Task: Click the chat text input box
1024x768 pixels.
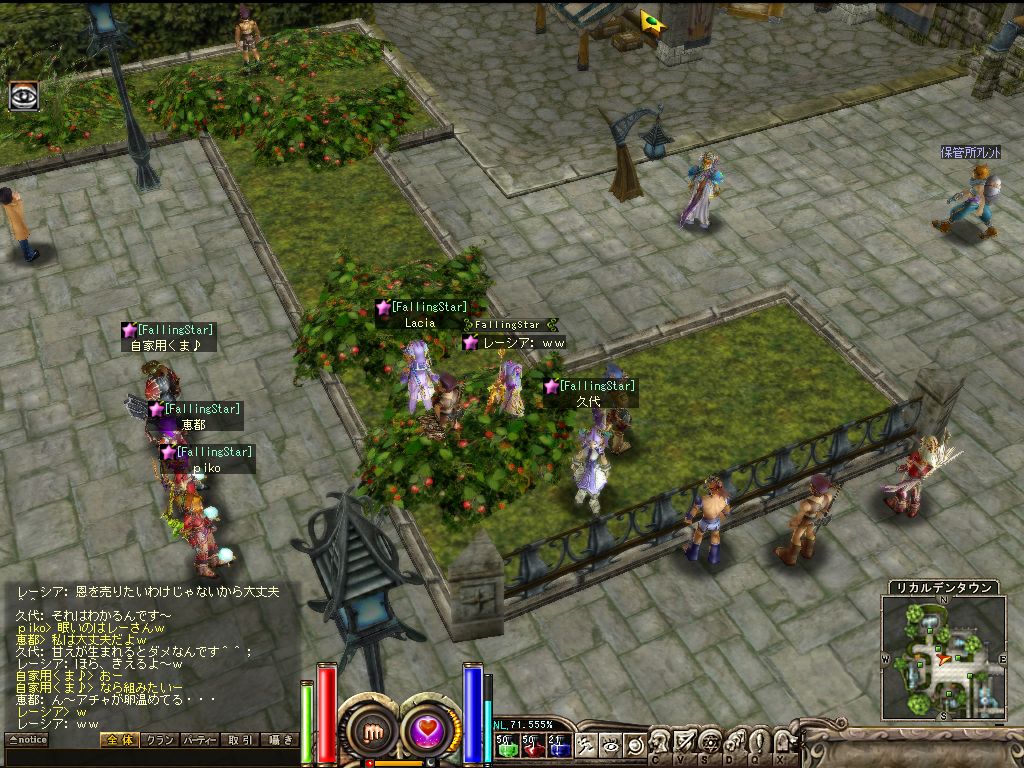Action: coord(150,757)
